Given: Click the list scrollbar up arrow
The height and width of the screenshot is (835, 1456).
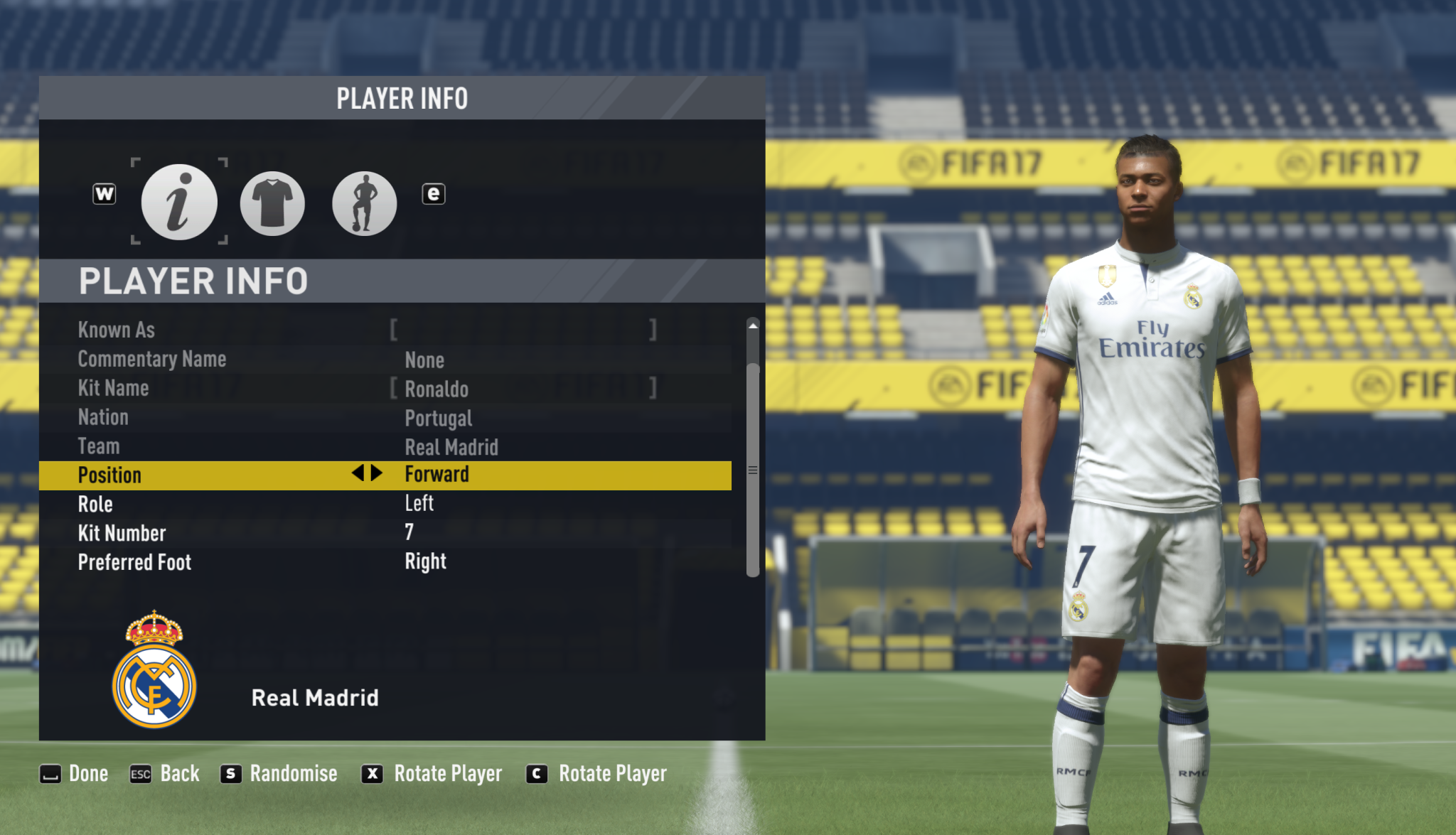Looking at the screenshot, I should 753,325.
